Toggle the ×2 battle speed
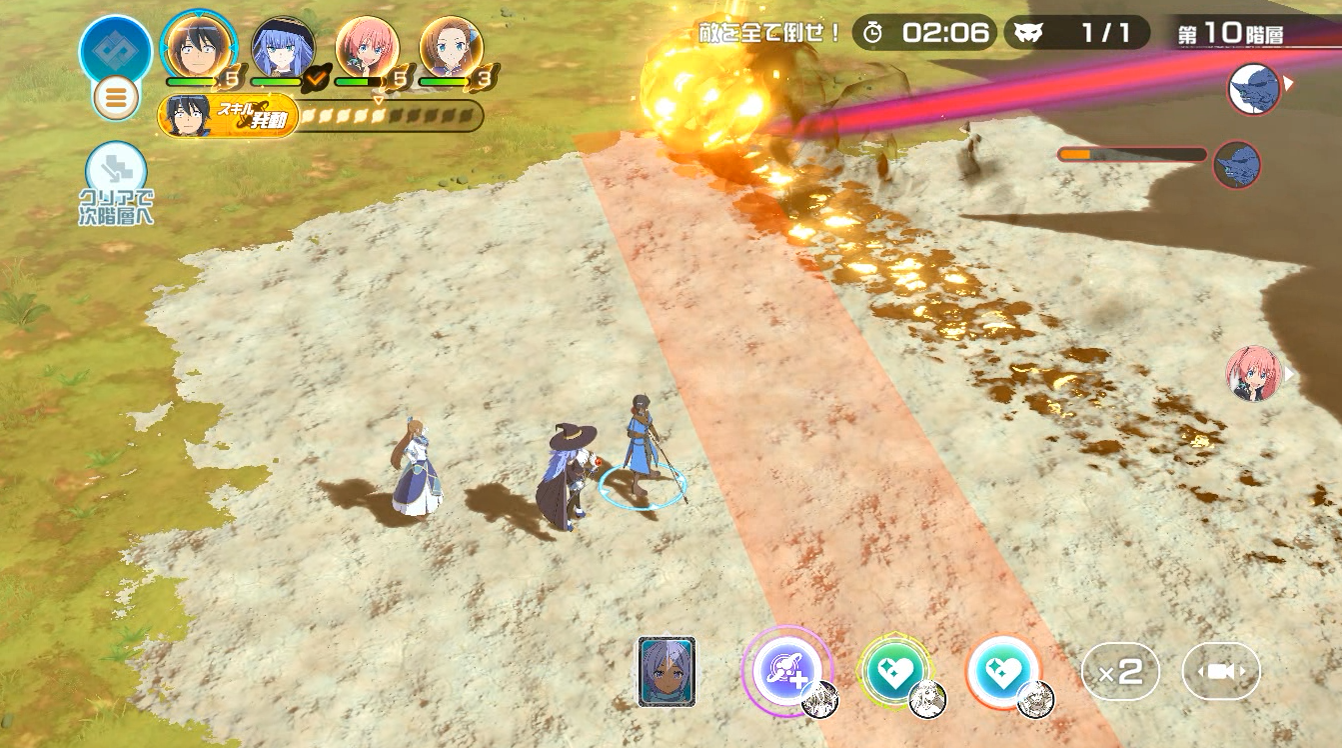This screenshot has height=748, width=1342. click(1120, 671)
